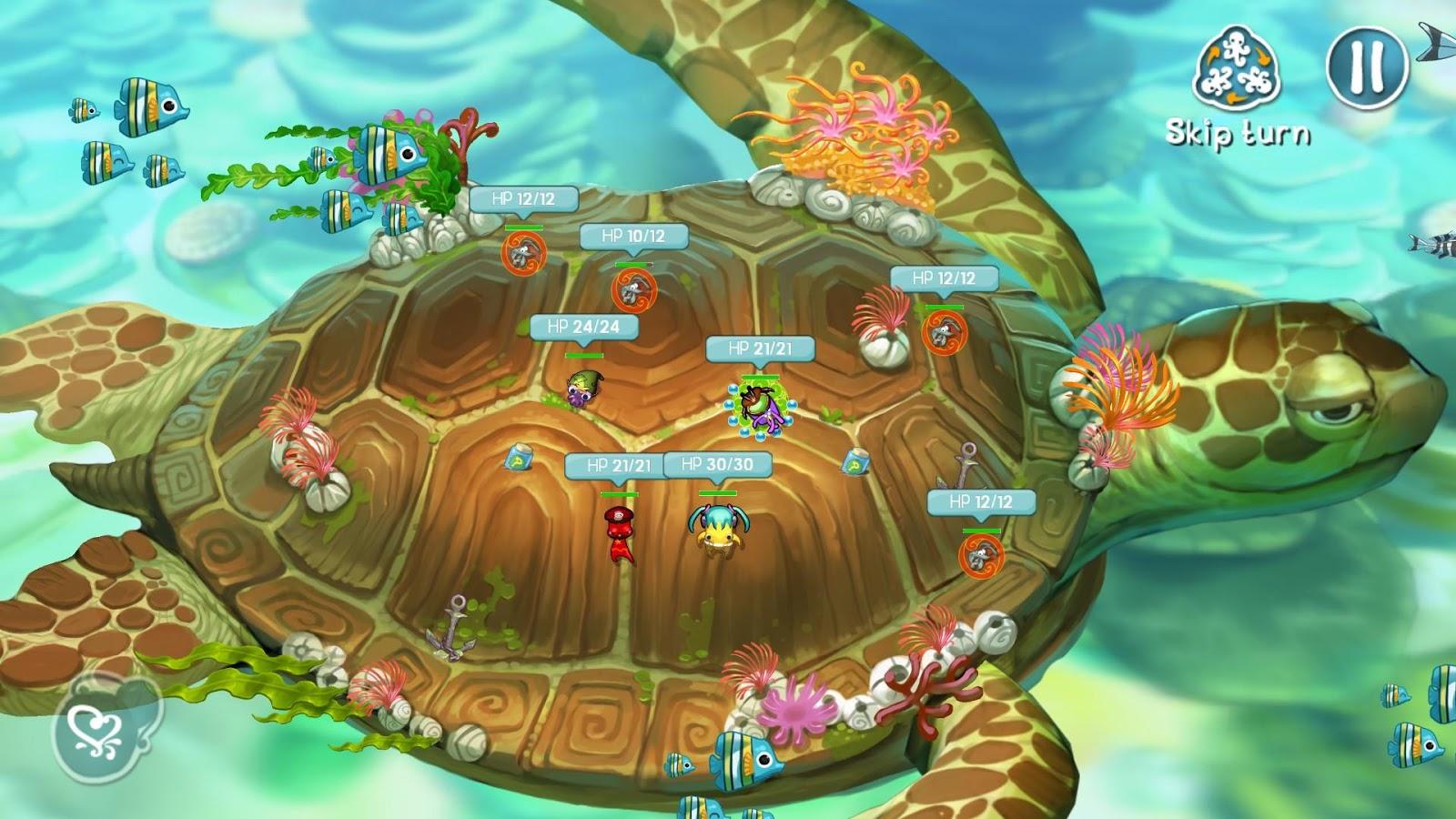Select the squid with HP 24/24
This screenshot has height=819, width=1456.
click(x=582, y=388)
